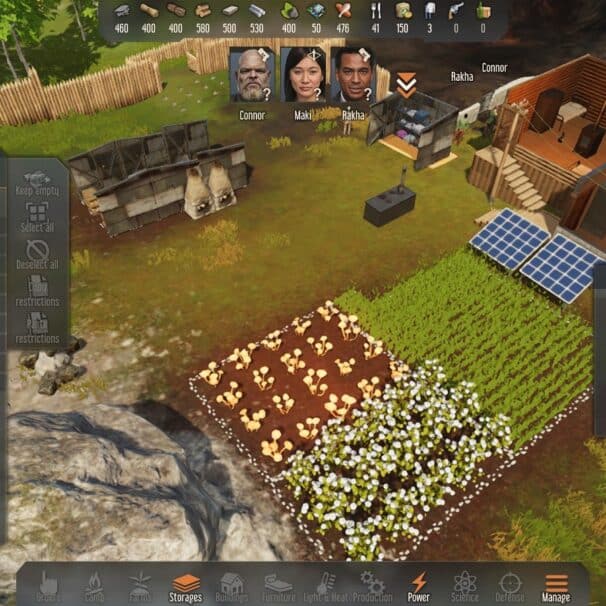Switch to the Light & Heat category
The image size is (606, 606).
point(326,585)
